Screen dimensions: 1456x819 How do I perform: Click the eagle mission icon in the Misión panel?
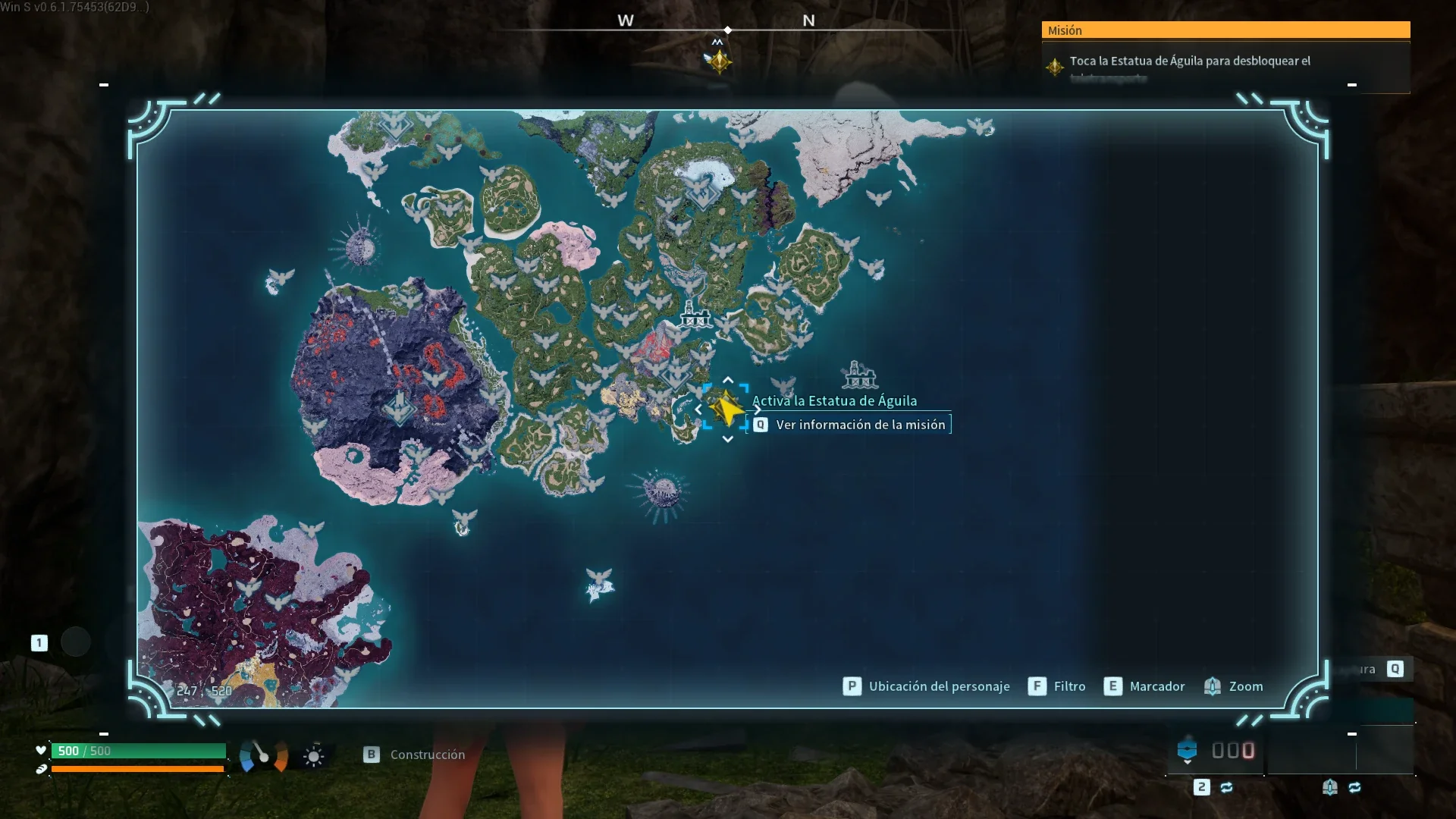(1054, 67)
